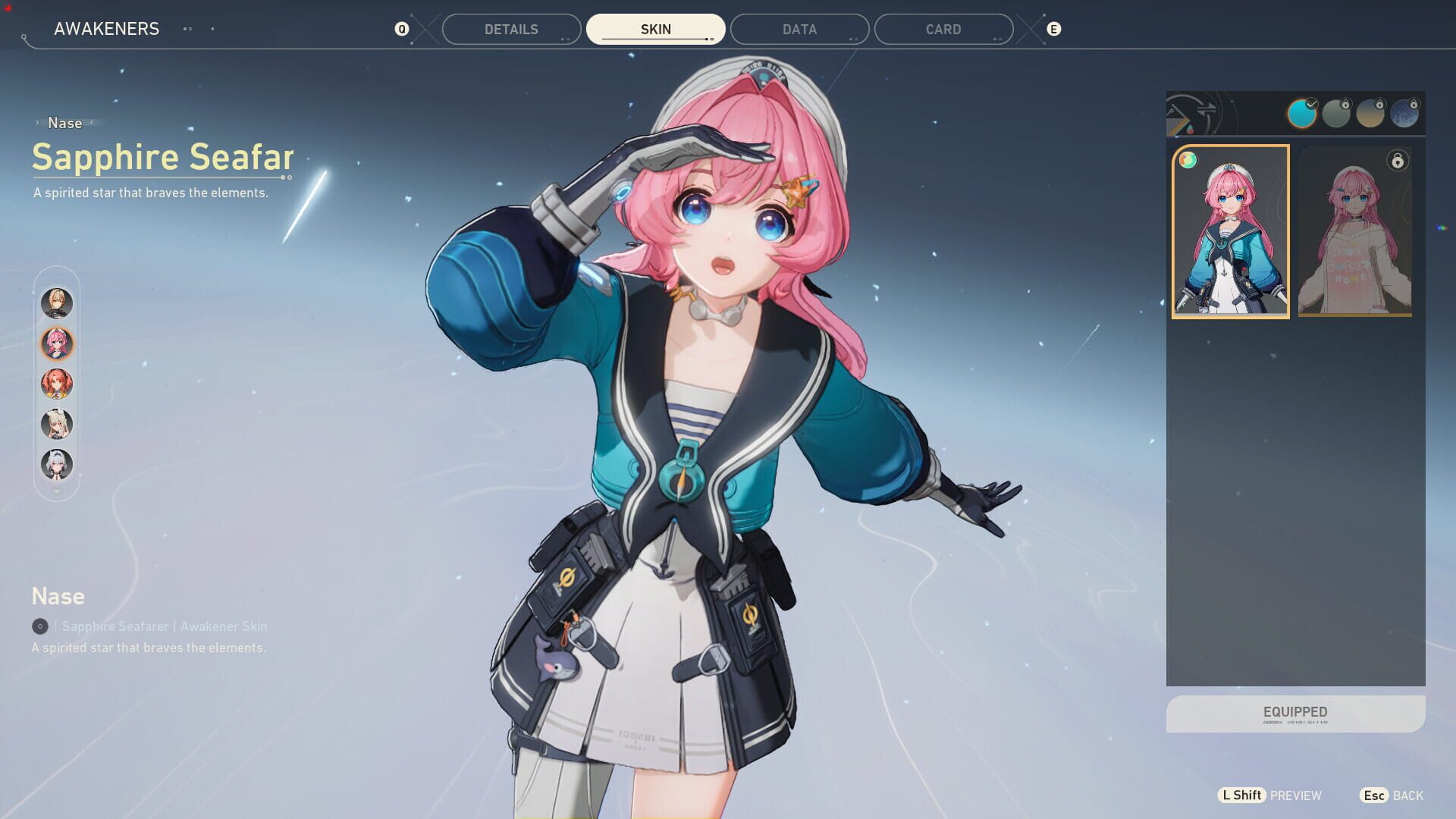Select Nase's highlighted portrait in the sidebar
This screenshot has width=1456, height=819.
click(x=56, y=344)
